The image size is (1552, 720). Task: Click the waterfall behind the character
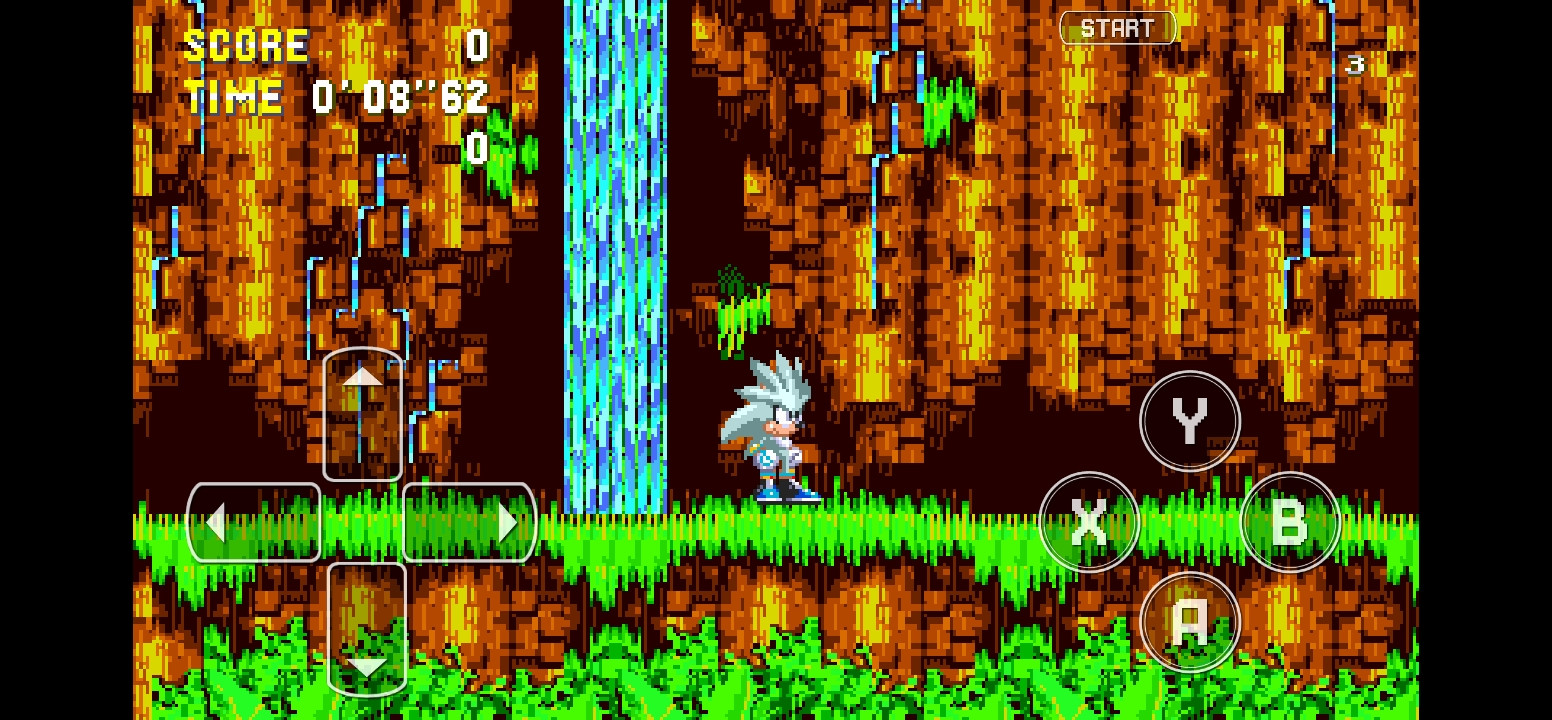pyautogui.click(x=615, y=250)
